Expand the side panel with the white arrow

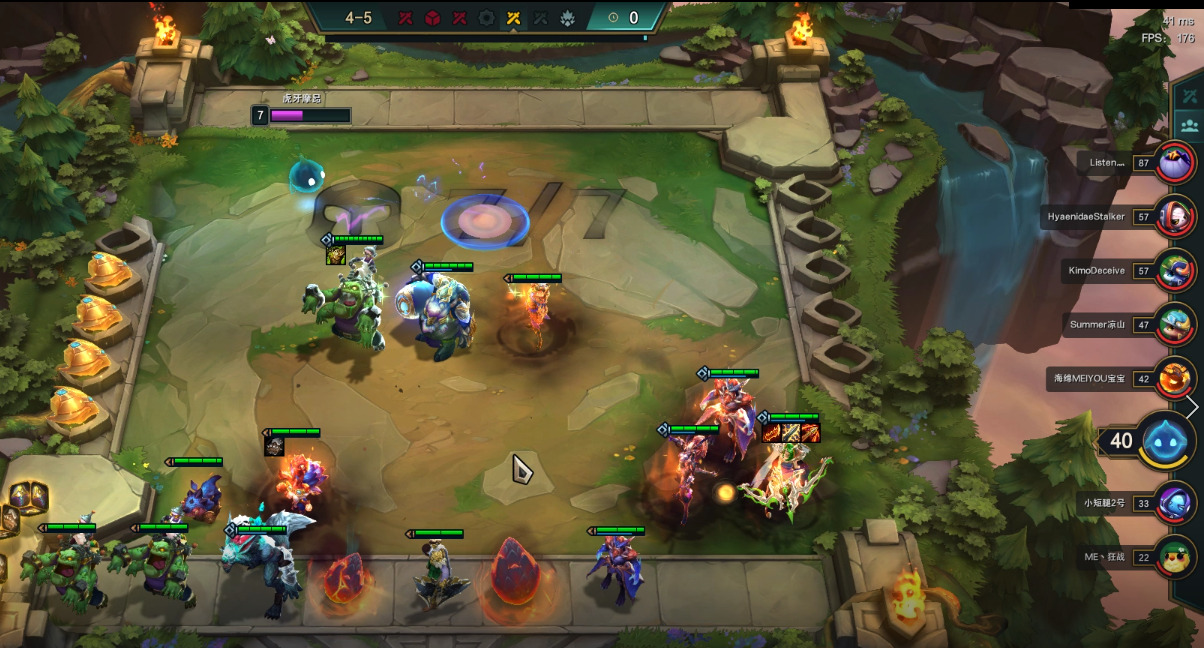[1192, 407]
